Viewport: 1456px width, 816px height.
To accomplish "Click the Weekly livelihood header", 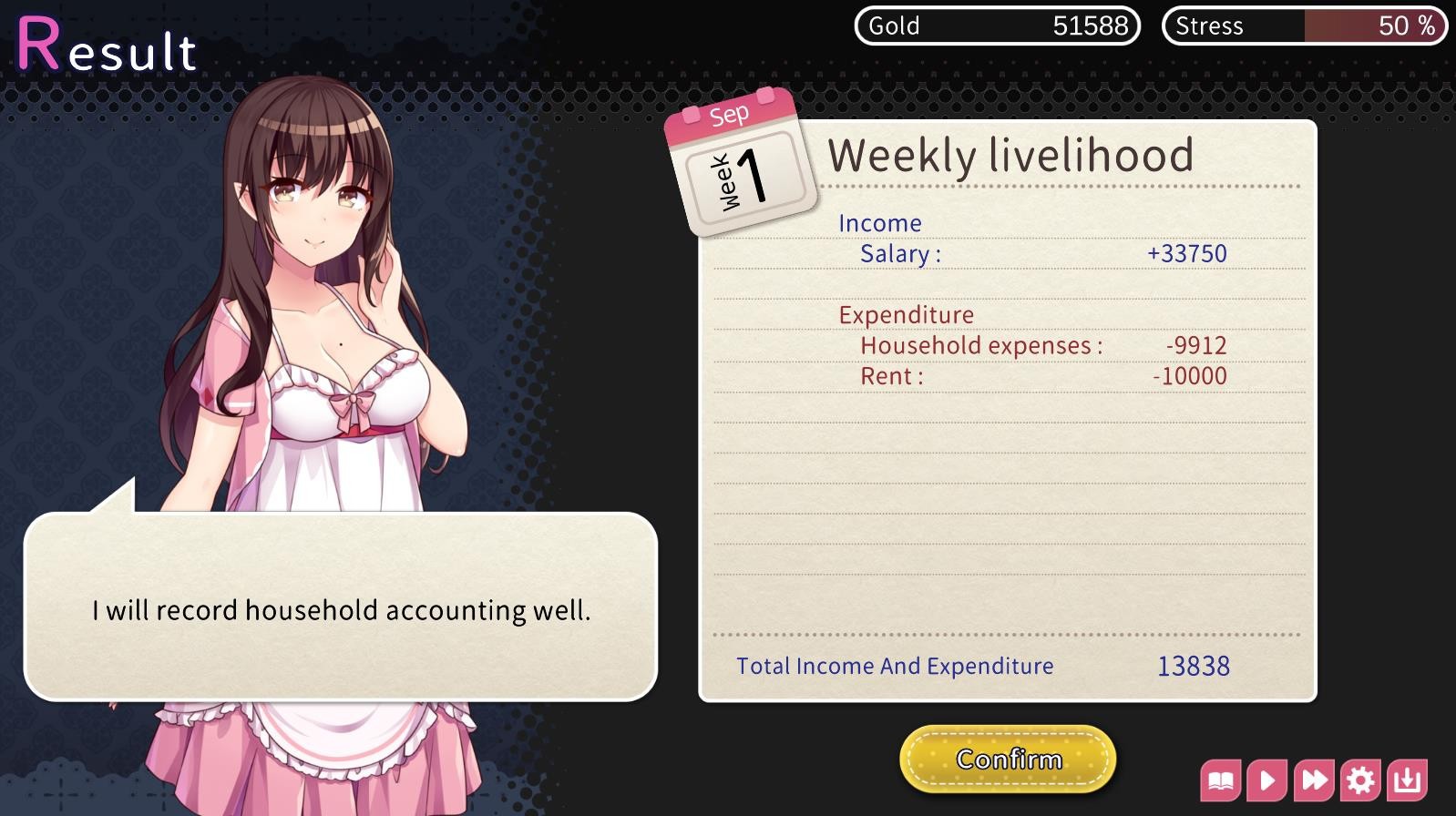I will [x=1011, y=155].
